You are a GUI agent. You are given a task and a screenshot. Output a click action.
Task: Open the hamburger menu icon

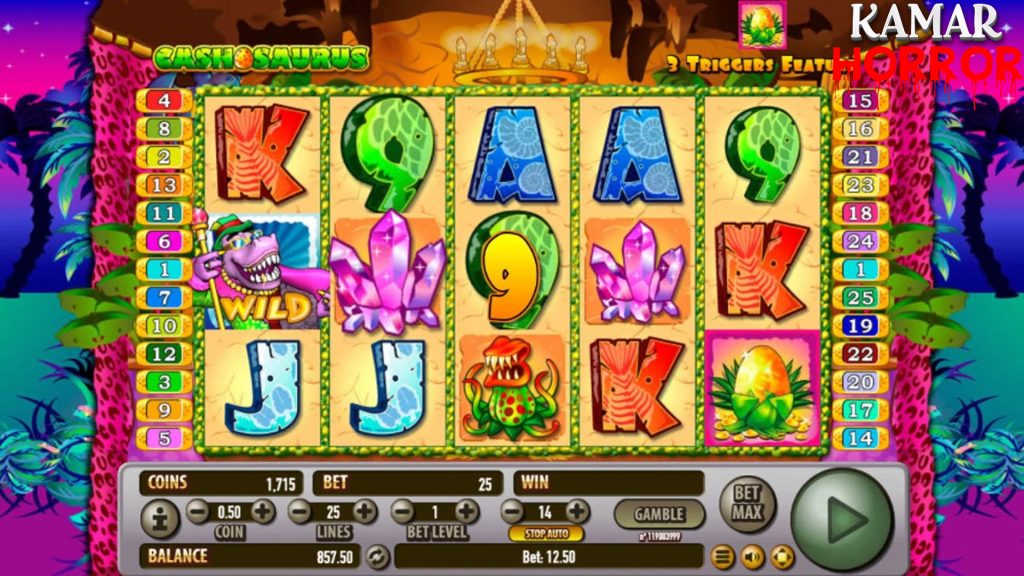pyautogui.click(x=722, y=556)
